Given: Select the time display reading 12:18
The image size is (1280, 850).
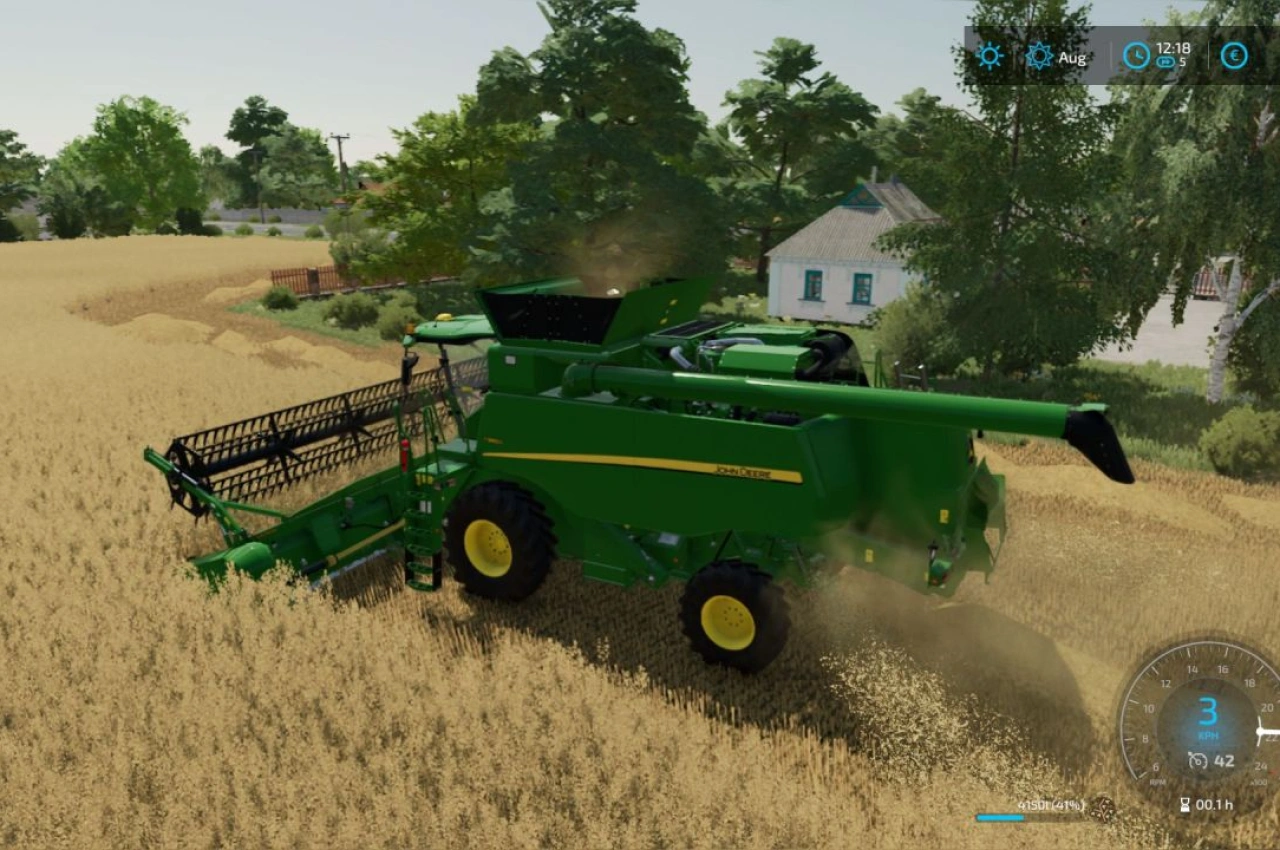Looking at the screenshot, I should tap(1172, 49).
